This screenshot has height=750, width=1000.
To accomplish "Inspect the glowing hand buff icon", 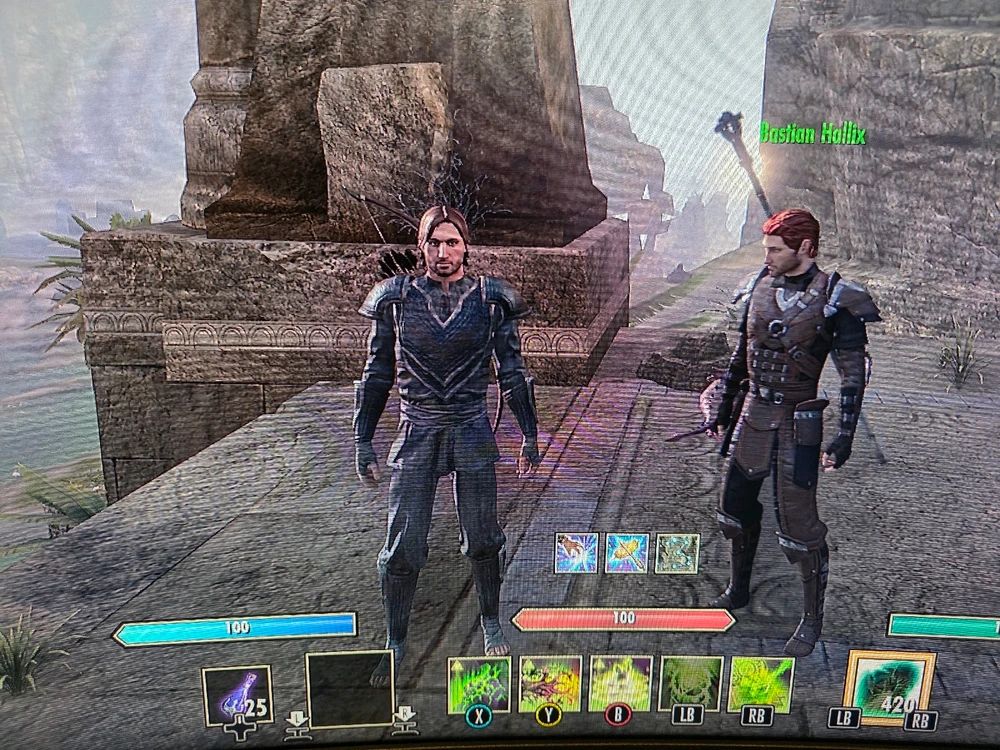I will pos(576,553).
